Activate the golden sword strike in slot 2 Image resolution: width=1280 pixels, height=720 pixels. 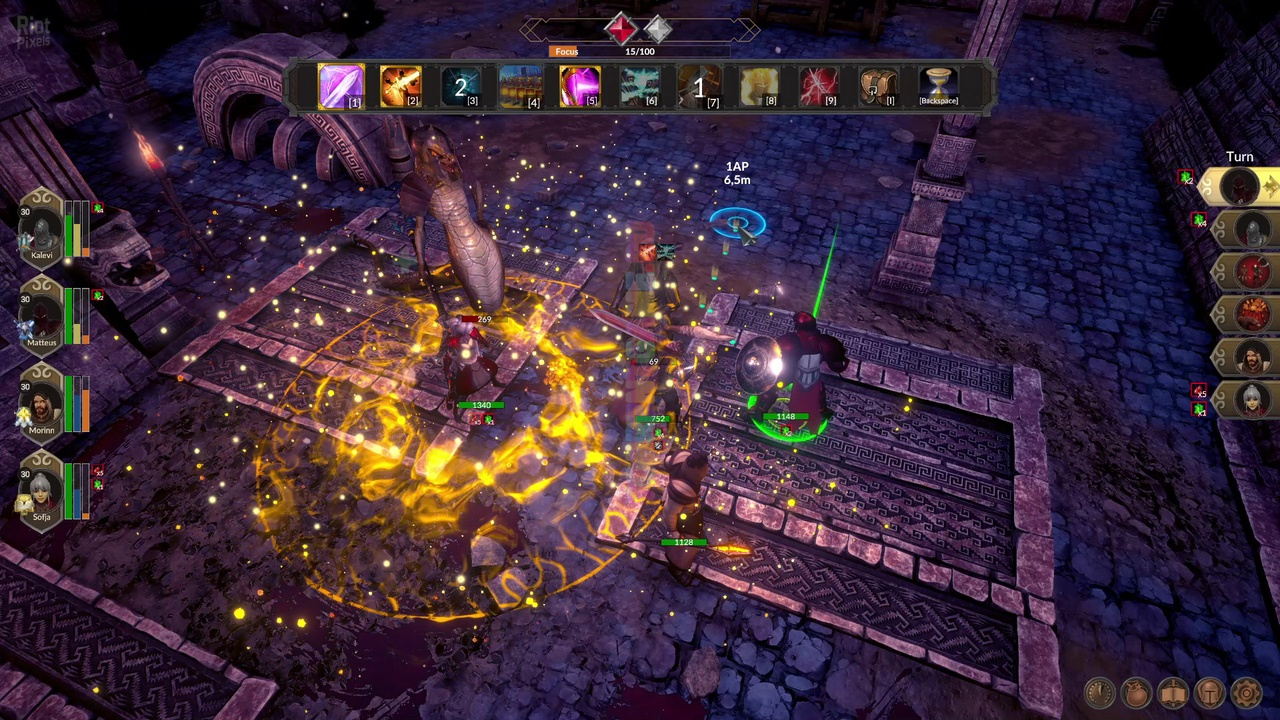coord(401,85)
